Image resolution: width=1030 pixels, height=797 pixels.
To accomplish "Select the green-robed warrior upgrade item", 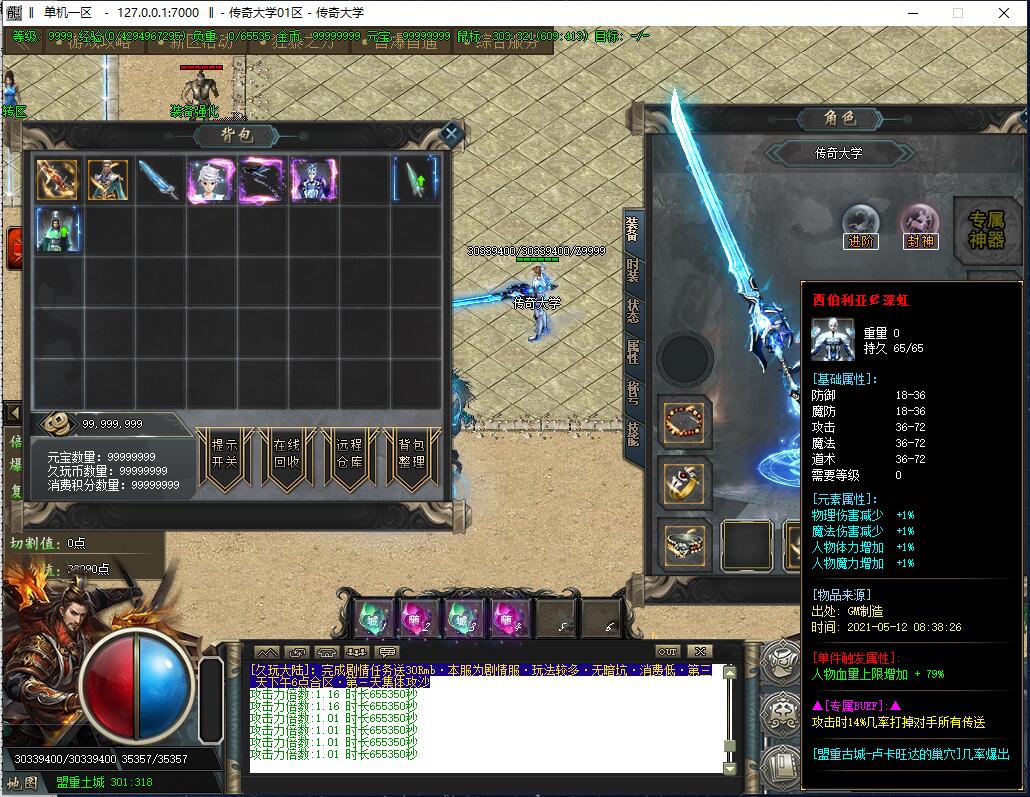I will tap(58, 229).
